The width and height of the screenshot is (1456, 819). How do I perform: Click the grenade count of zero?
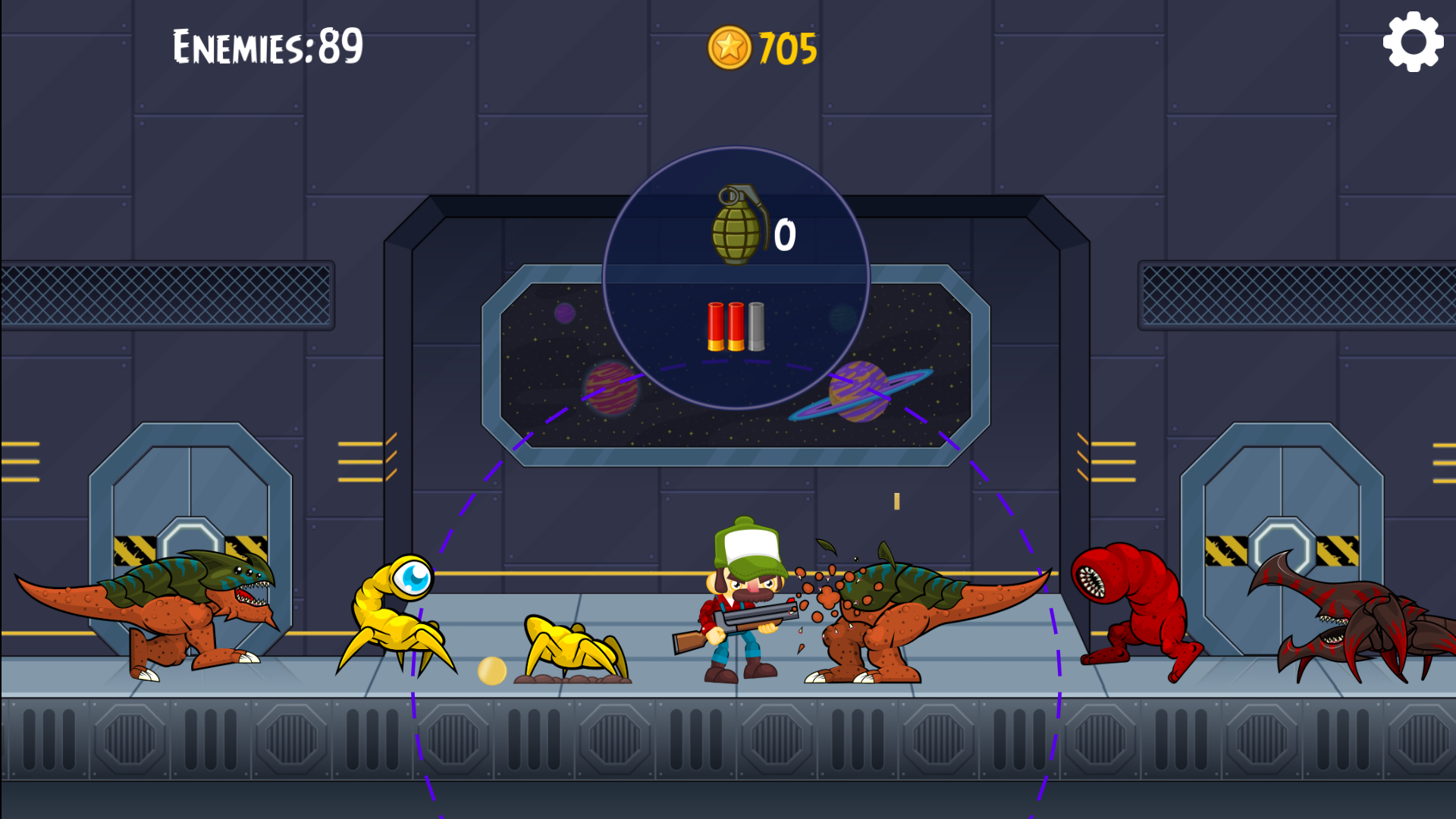pyautogui.click(x=785, y=237)
